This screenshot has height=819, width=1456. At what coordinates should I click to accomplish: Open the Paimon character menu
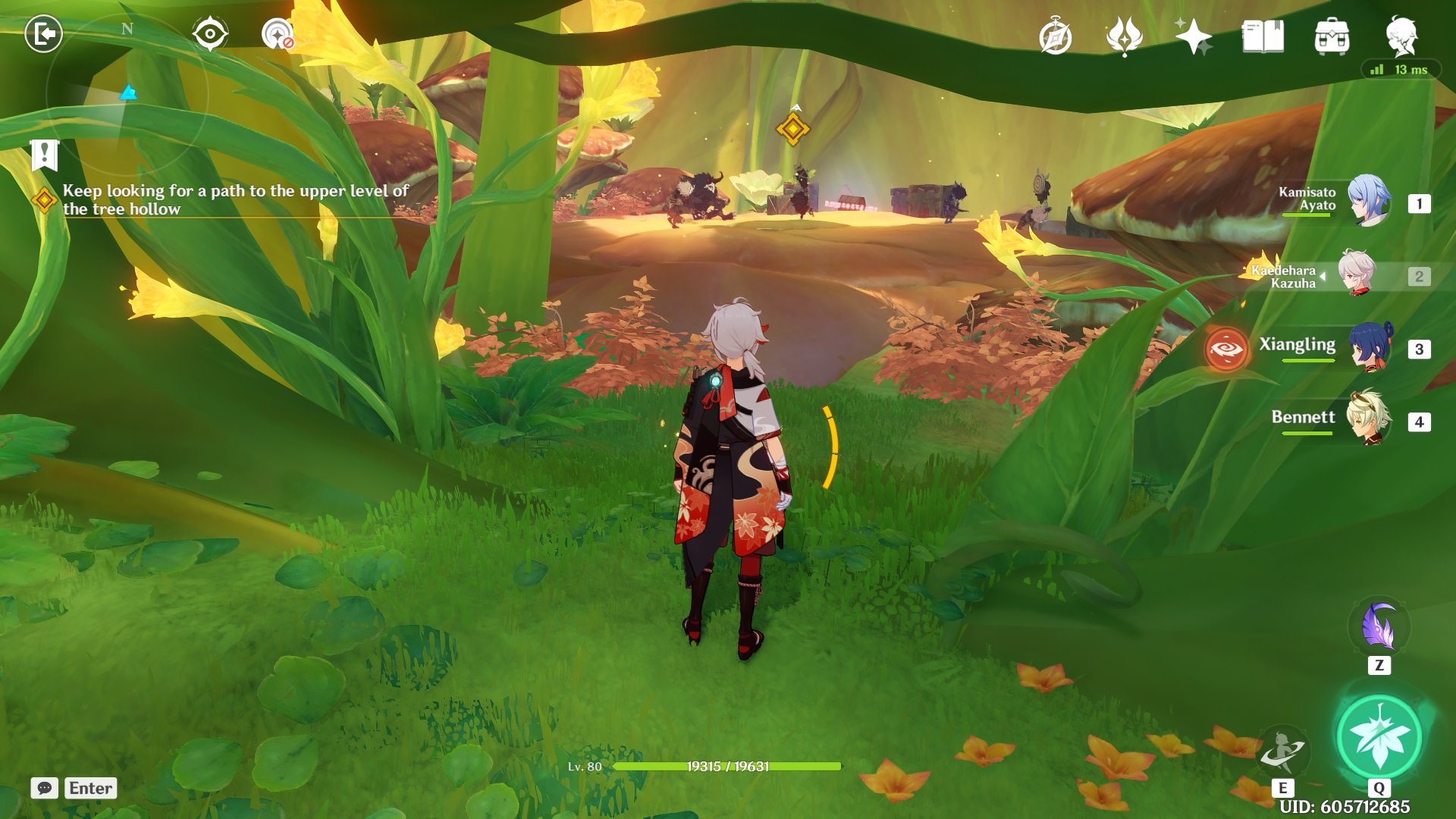(x=1401, y=36)
